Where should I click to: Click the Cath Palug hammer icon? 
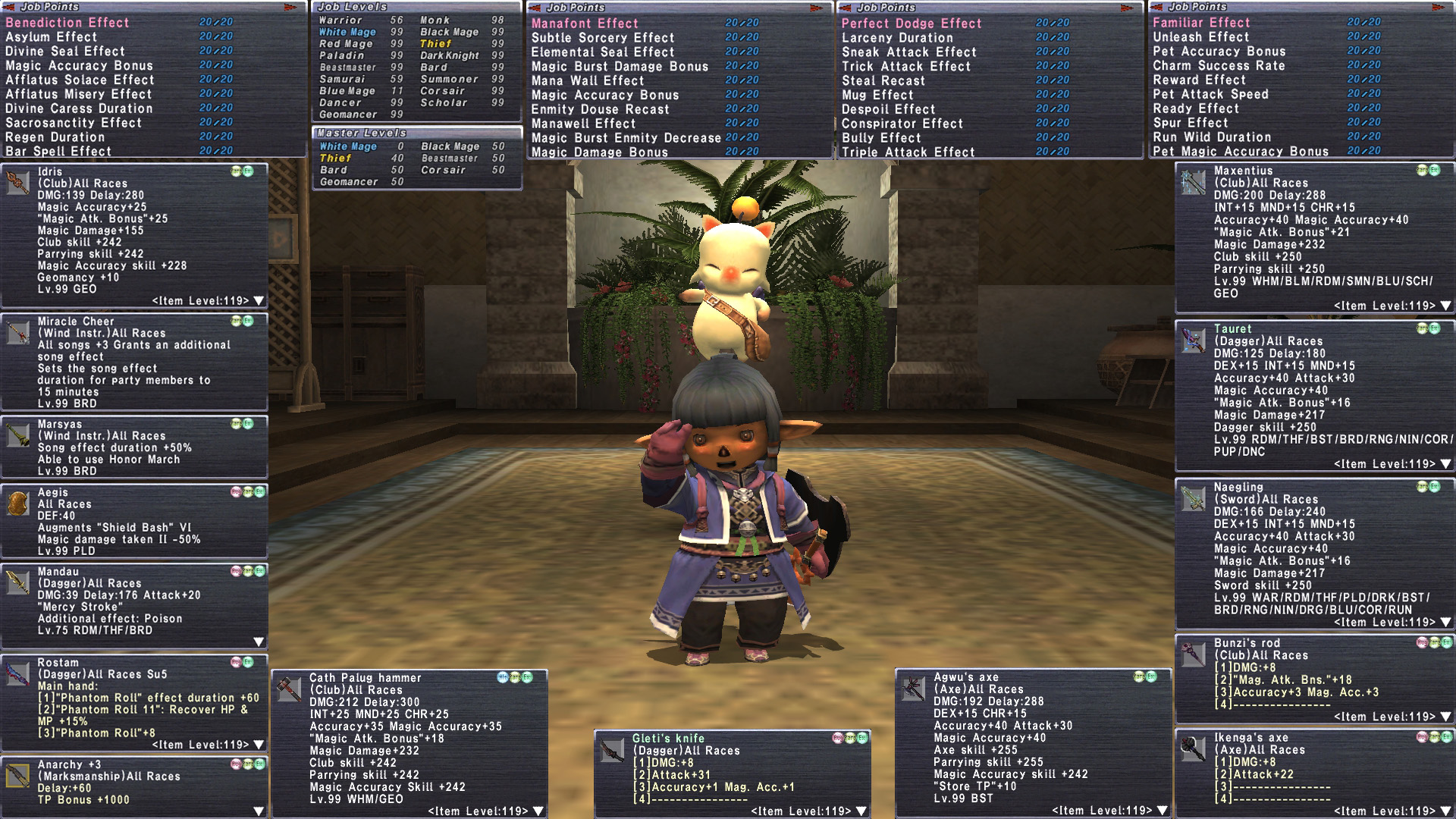coord(289,689)
